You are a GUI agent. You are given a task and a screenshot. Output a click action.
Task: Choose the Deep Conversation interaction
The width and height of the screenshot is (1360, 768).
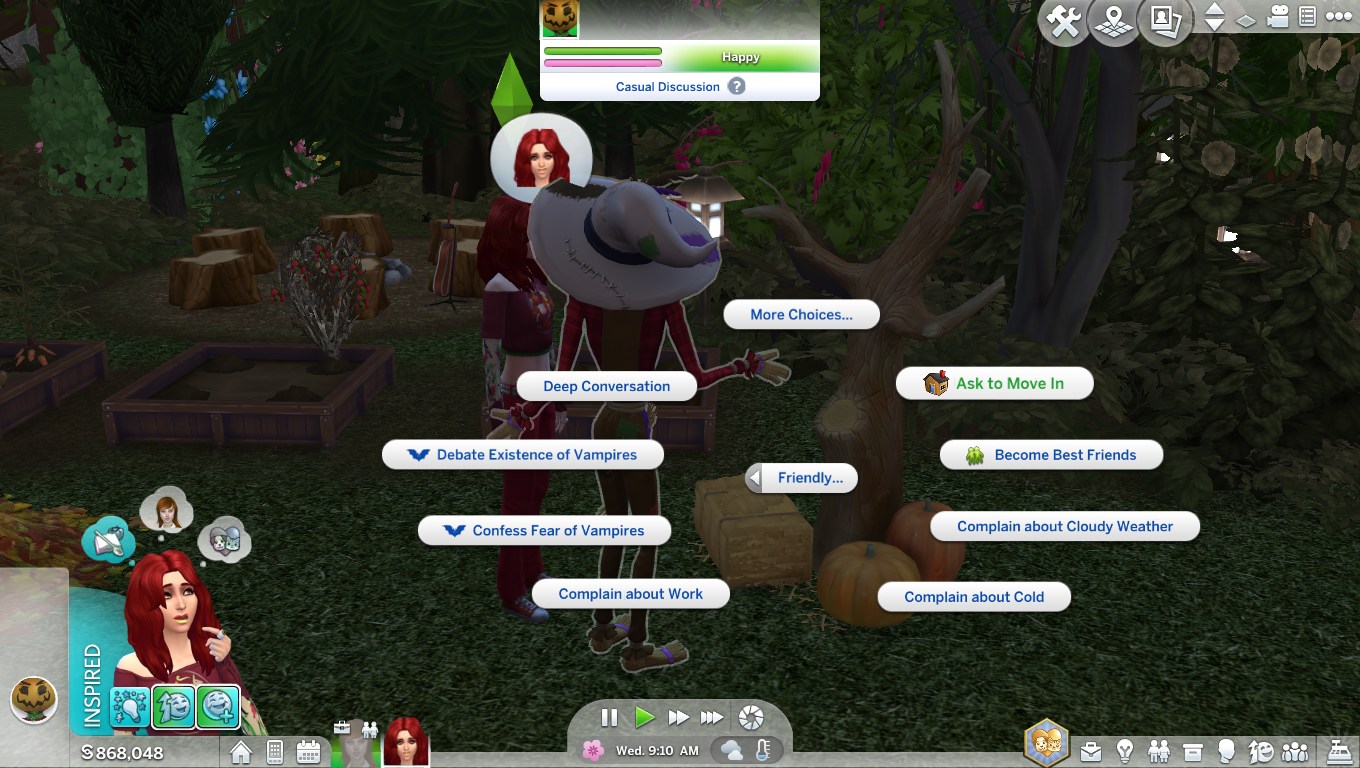click(606, 387)
